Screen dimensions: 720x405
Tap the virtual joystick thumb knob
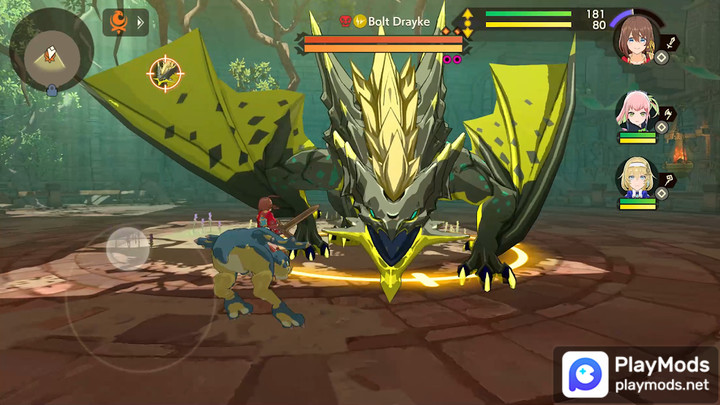tap(127, 249)
